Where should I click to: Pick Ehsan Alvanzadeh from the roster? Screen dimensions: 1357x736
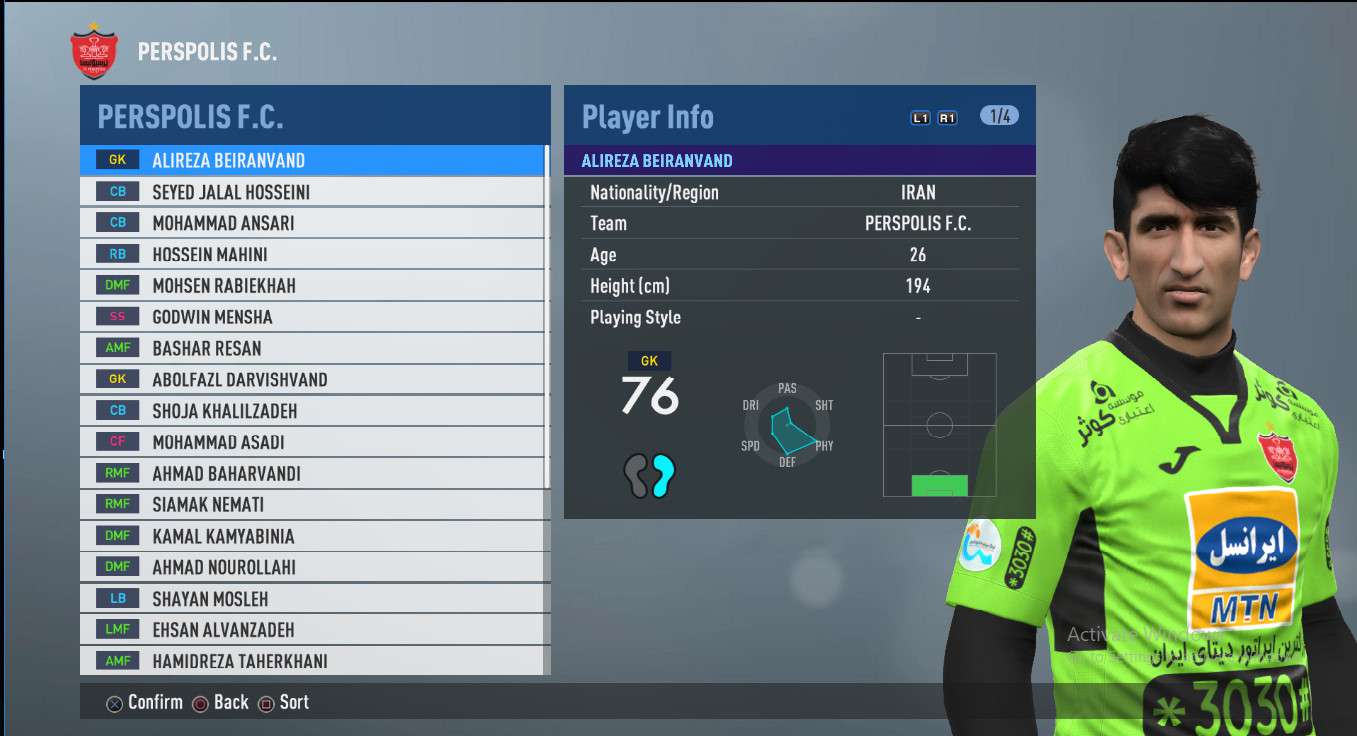click(313, 630)
